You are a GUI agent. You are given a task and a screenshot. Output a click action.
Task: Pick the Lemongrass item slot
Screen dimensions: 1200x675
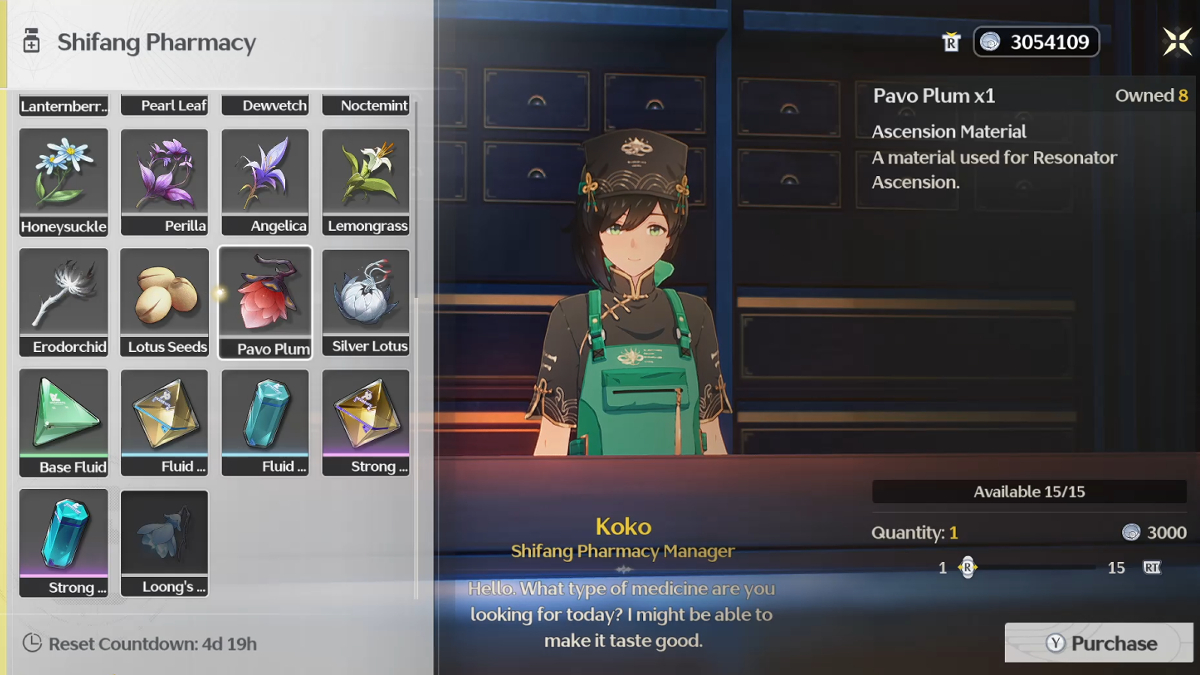click(x=366, y=181)
